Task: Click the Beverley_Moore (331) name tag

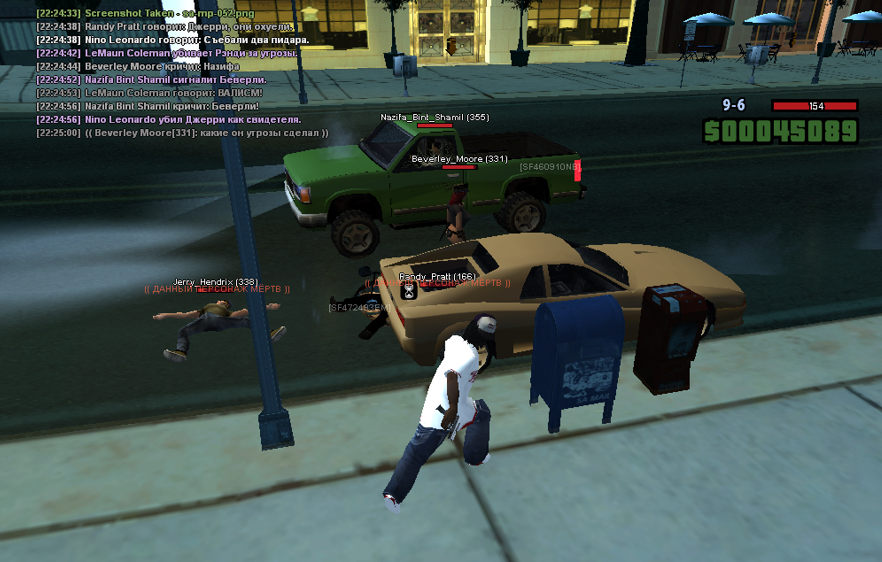Action: pos(459,159)
